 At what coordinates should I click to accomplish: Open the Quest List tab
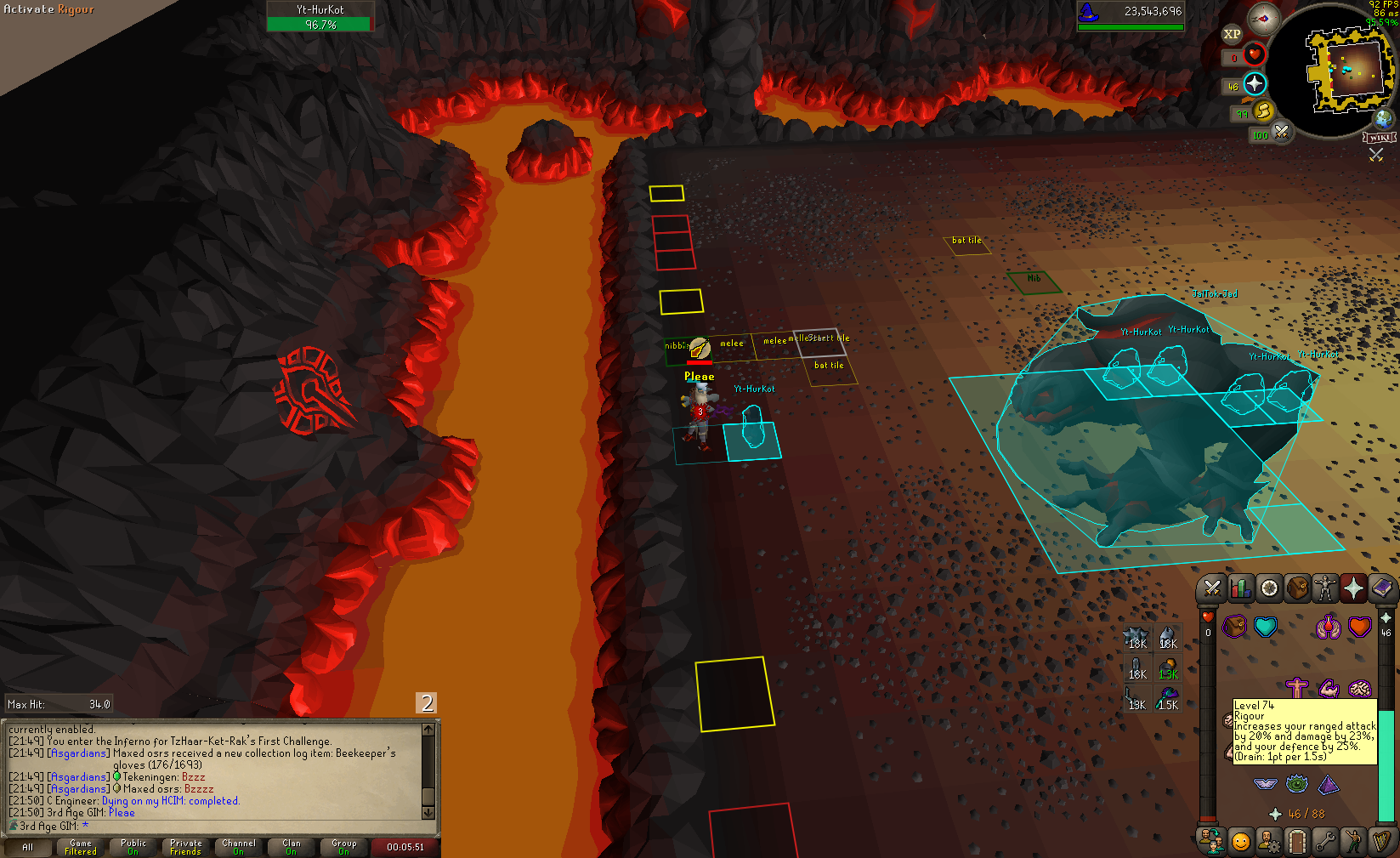click(1269, 588)
